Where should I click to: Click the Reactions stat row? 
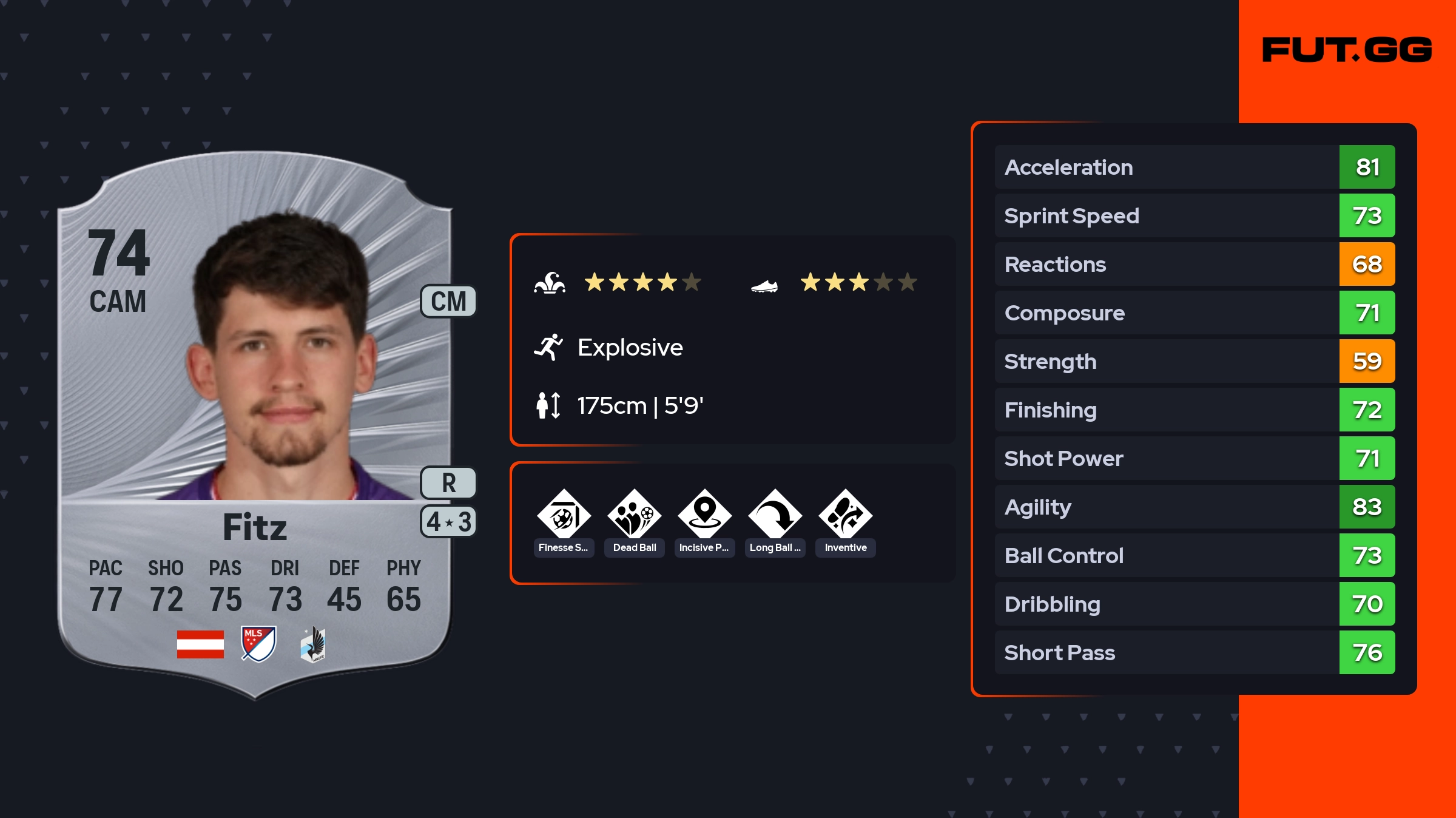click(x=1194, y=264)
